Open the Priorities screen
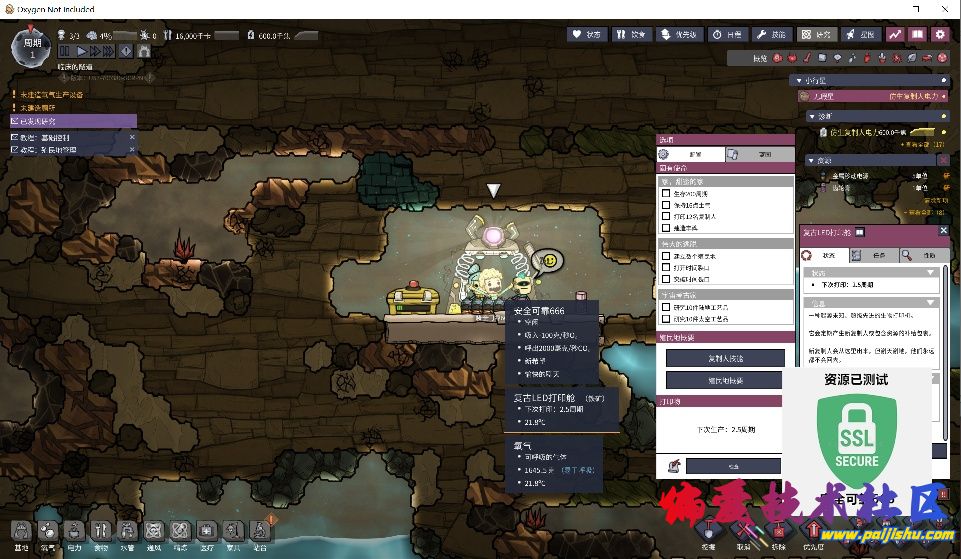 coord(681,34)
